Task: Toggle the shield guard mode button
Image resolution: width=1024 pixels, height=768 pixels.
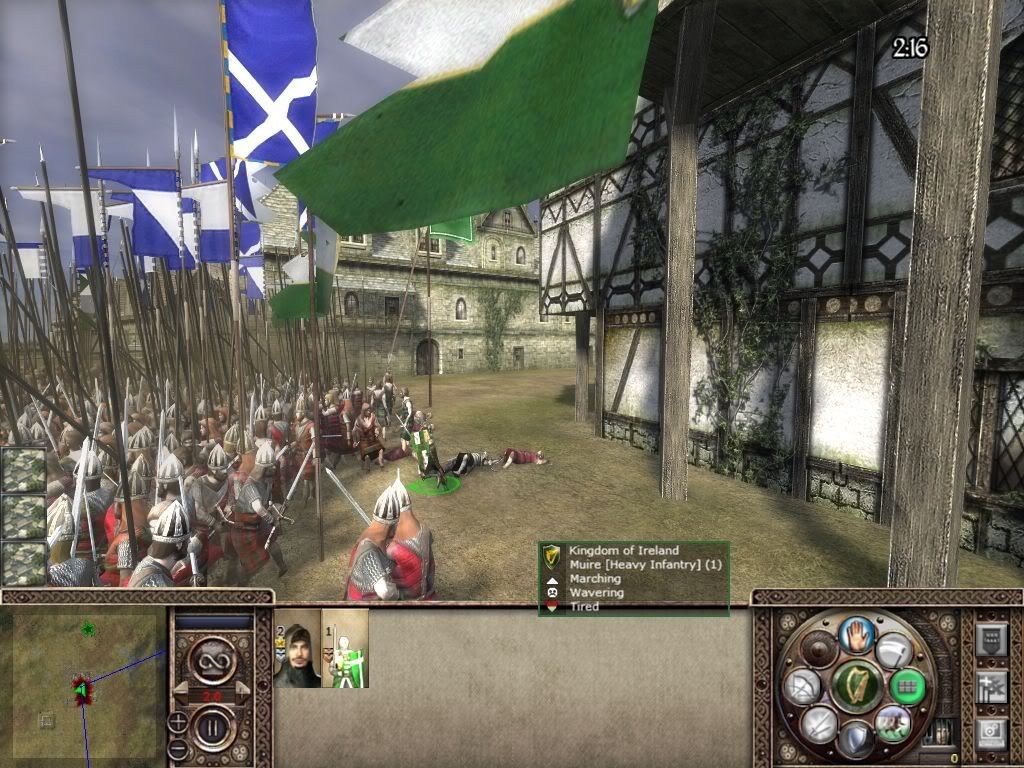Action: [x=855, y=739]
